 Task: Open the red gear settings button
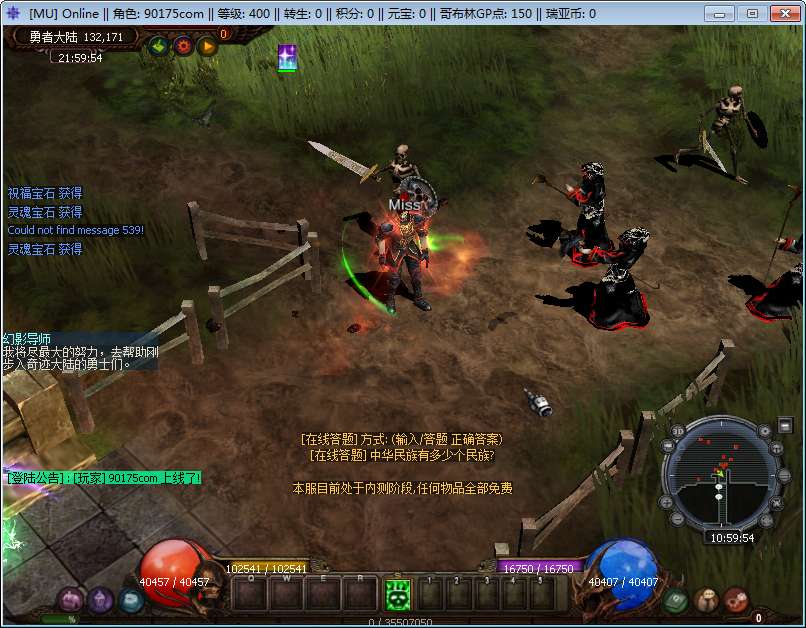tap(183, 45)
